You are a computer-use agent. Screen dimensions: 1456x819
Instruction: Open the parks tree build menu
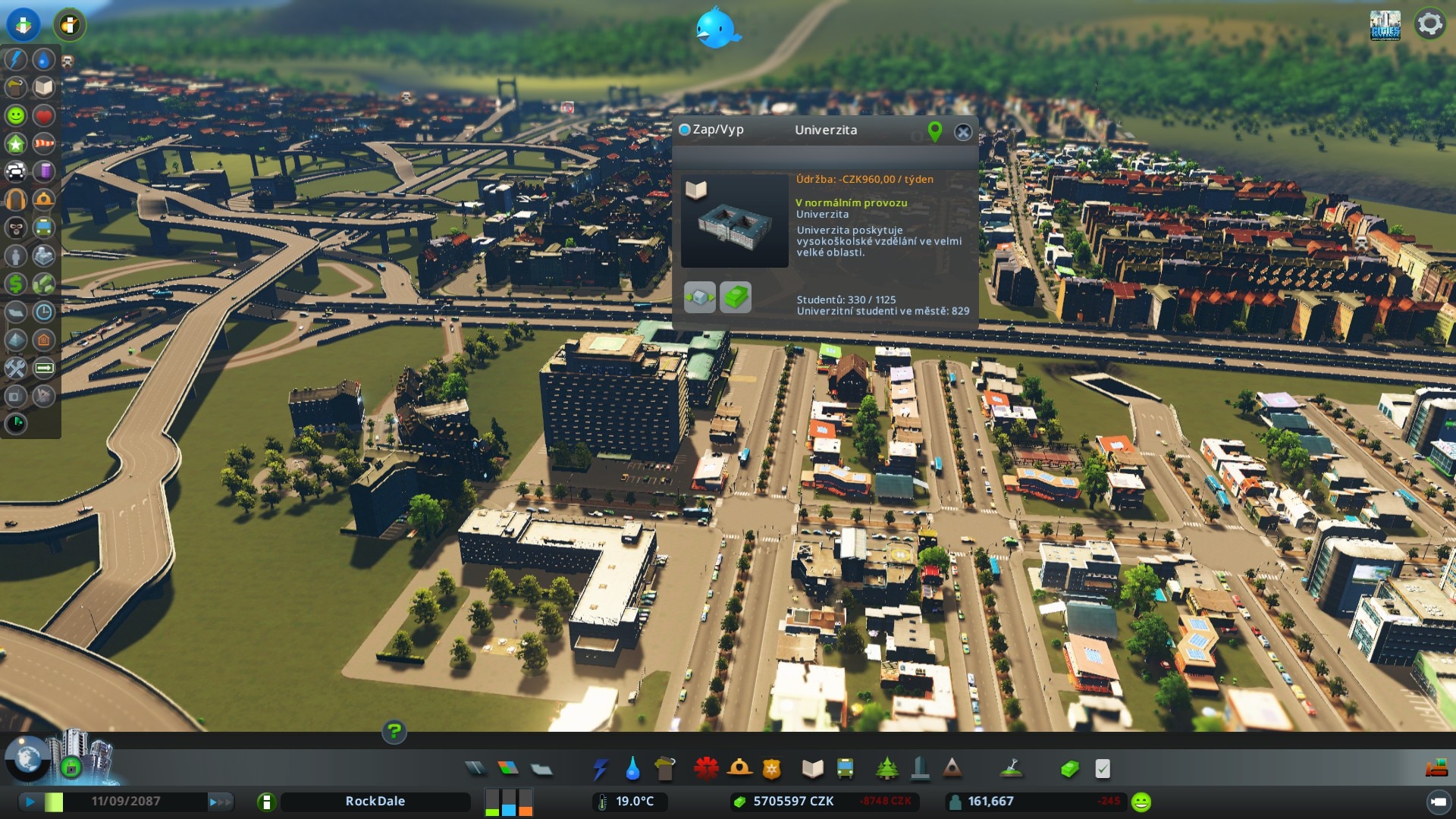886,769
